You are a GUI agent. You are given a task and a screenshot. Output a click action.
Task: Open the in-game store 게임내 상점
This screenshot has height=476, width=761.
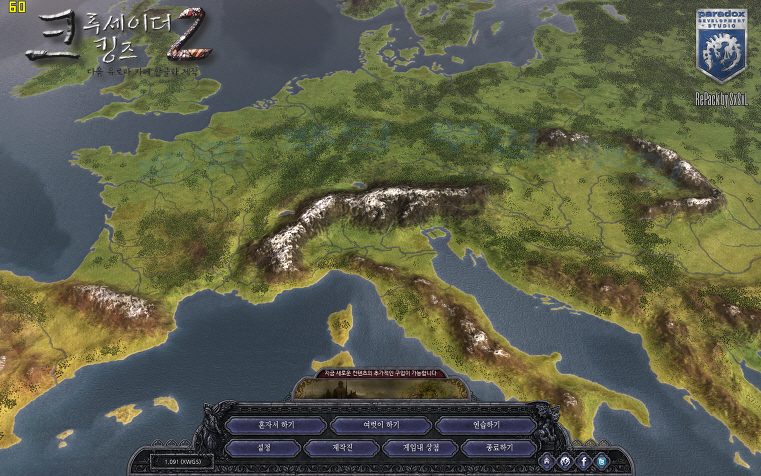click(421, 447)
